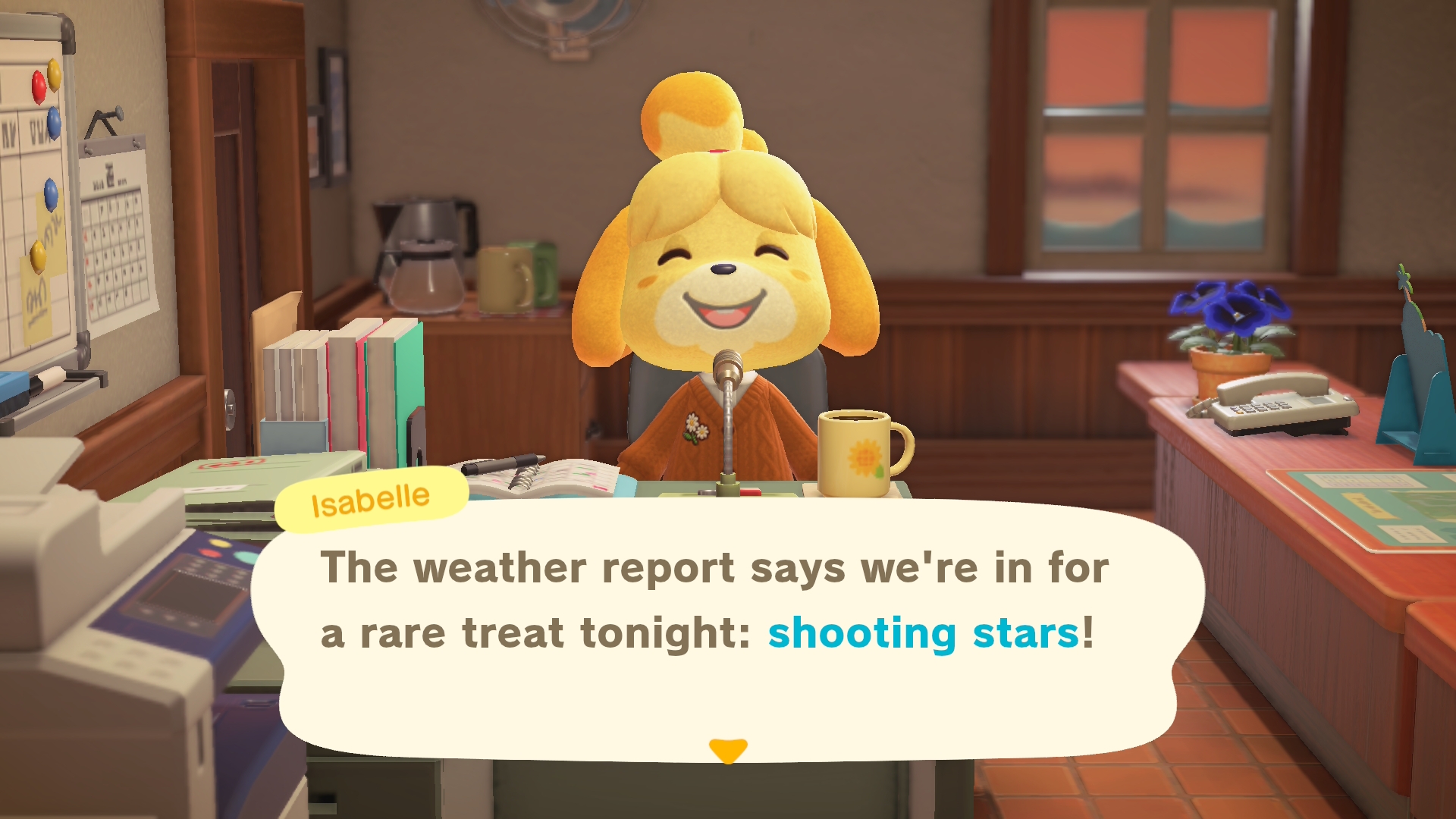1456x819 pixels.
Task: Advance dialogue with the yellow arrow
Action: coord(728,750)
